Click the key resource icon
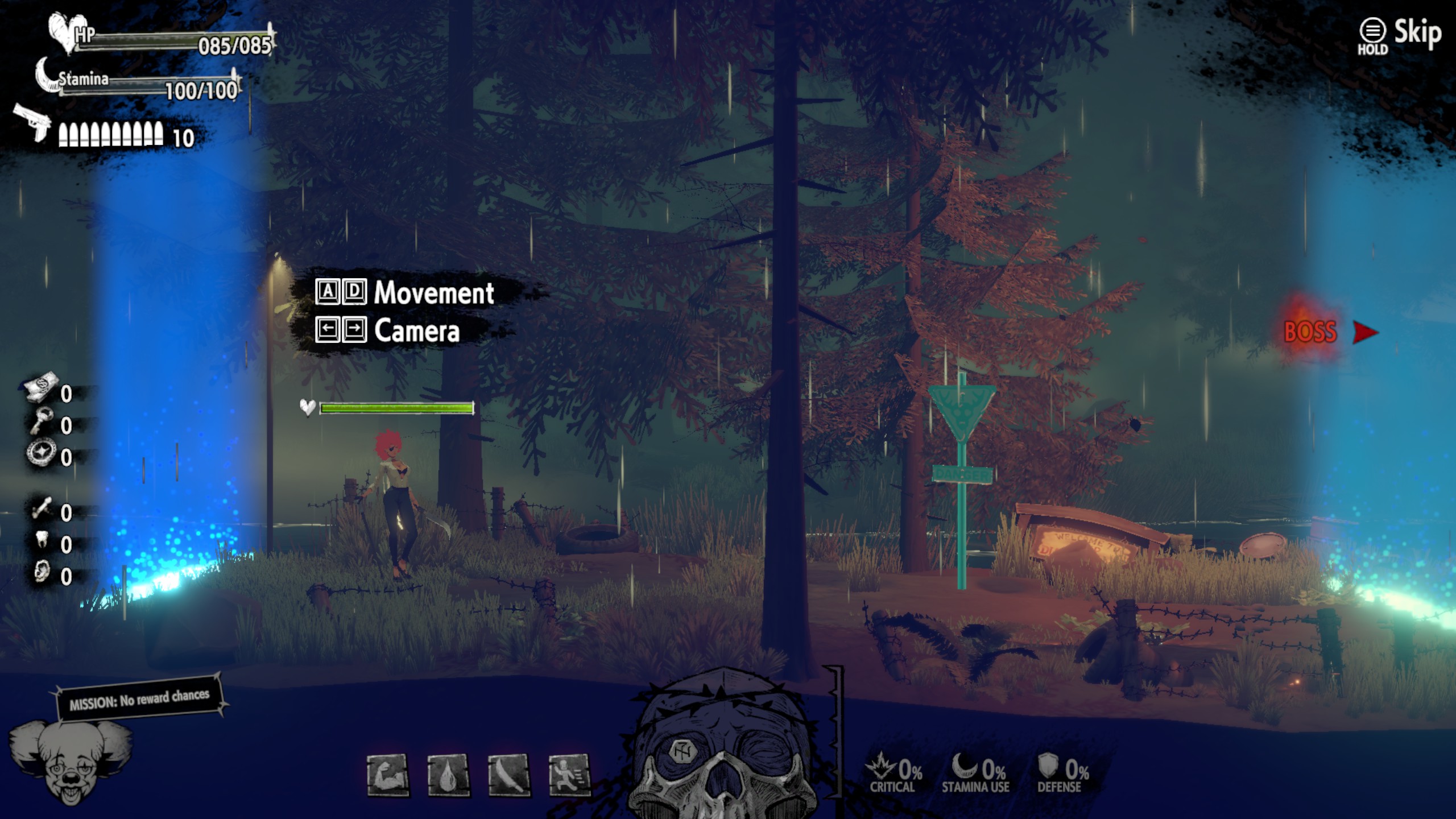 42,421
